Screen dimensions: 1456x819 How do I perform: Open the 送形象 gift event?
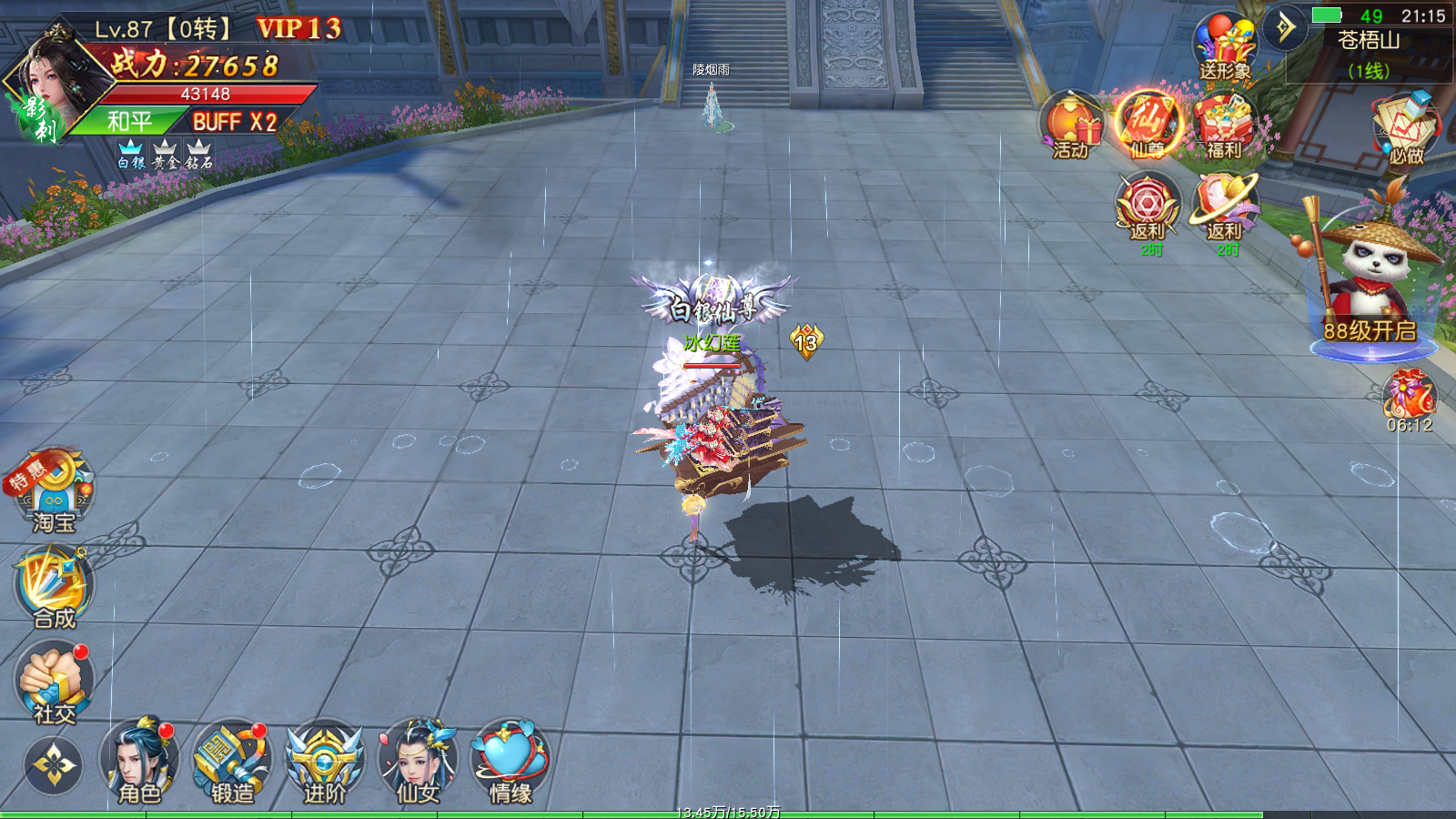[1224, 47]
